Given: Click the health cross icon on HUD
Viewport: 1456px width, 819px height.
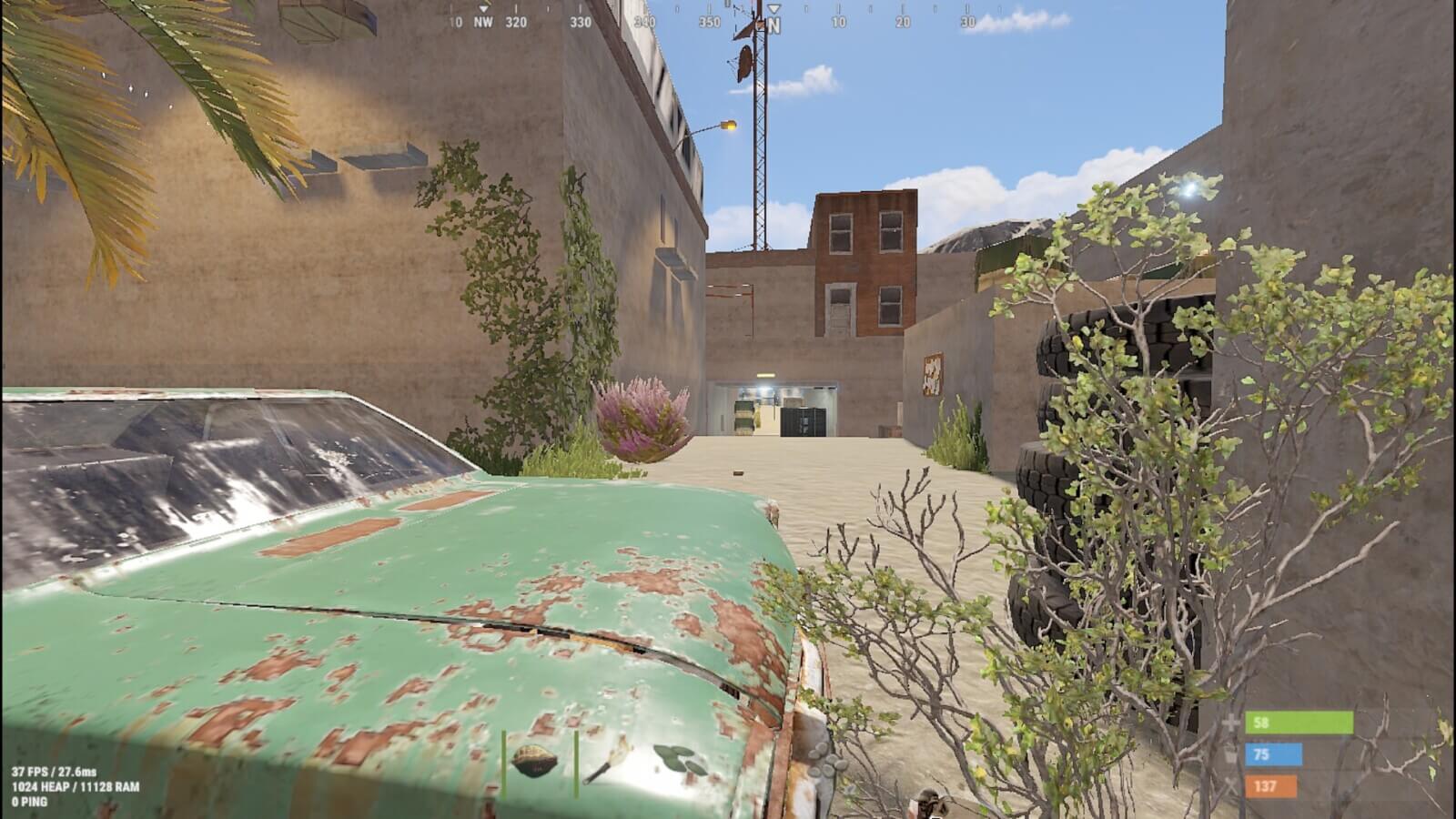Looking at the screenshot, I should pyautogui.click(x=1230, y=723).
